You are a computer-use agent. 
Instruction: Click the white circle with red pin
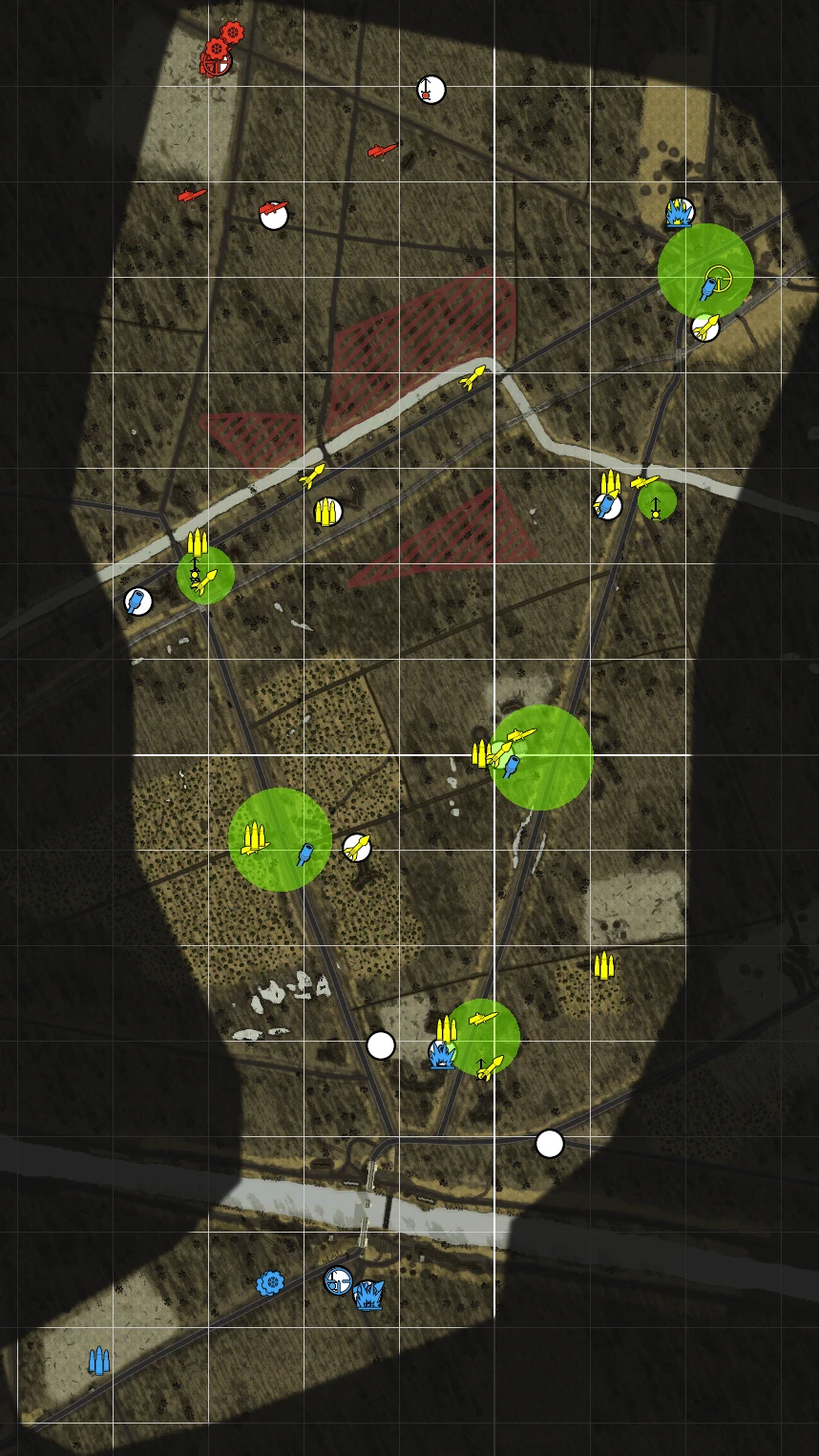point(430,90)
